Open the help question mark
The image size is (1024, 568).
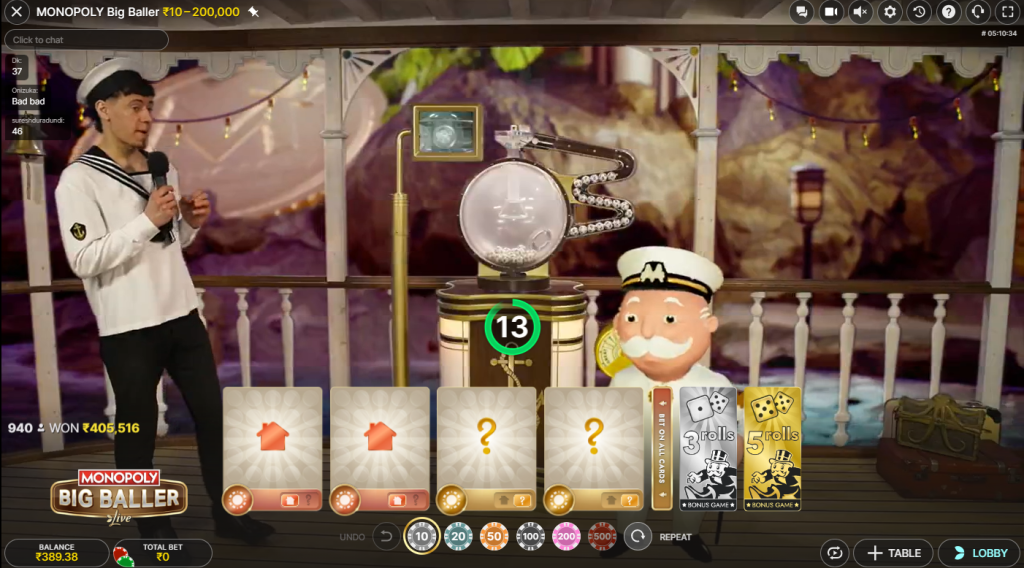(x=949, y=12)
